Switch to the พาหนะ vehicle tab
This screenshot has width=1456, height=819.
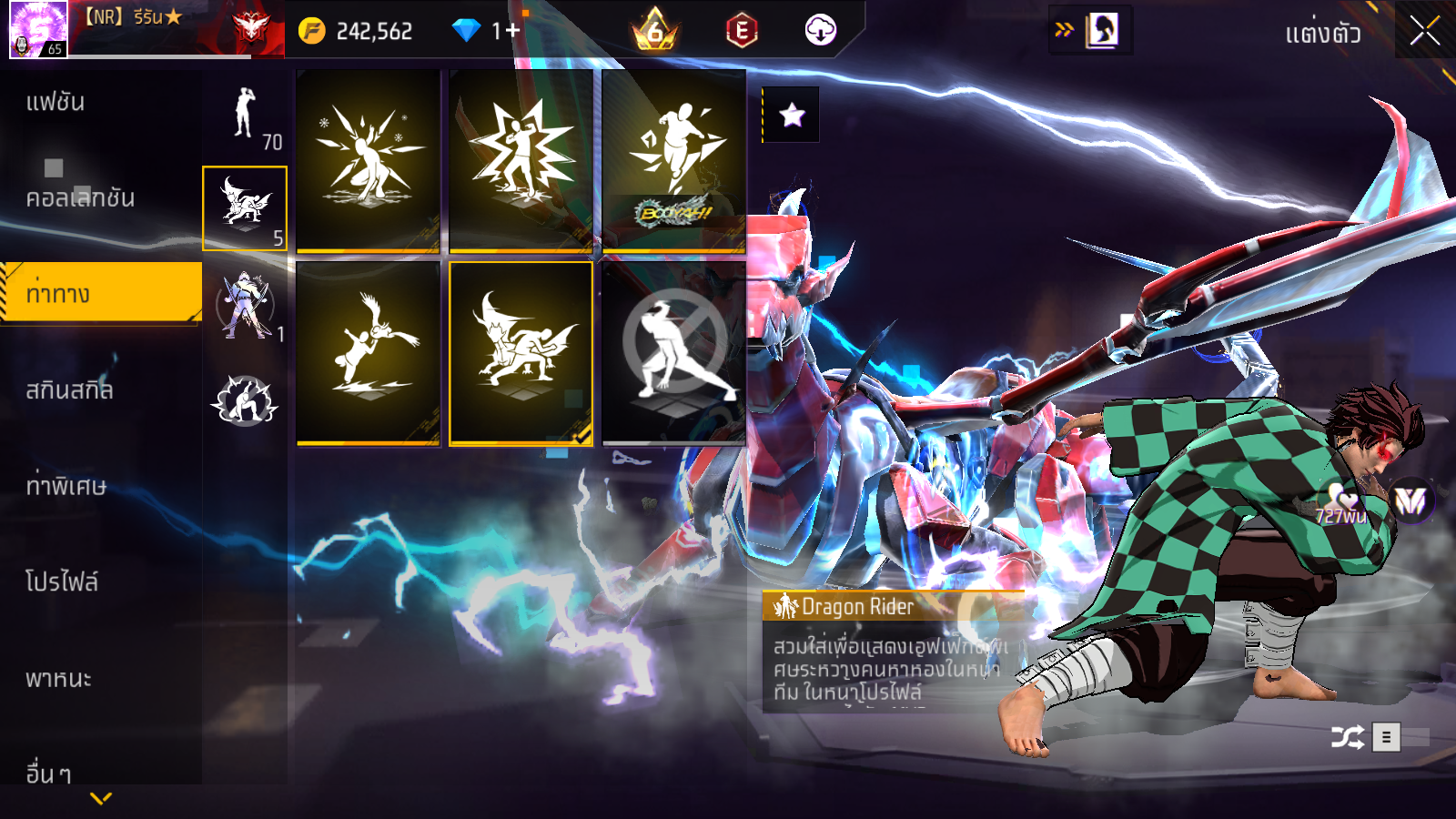[58, 679]
